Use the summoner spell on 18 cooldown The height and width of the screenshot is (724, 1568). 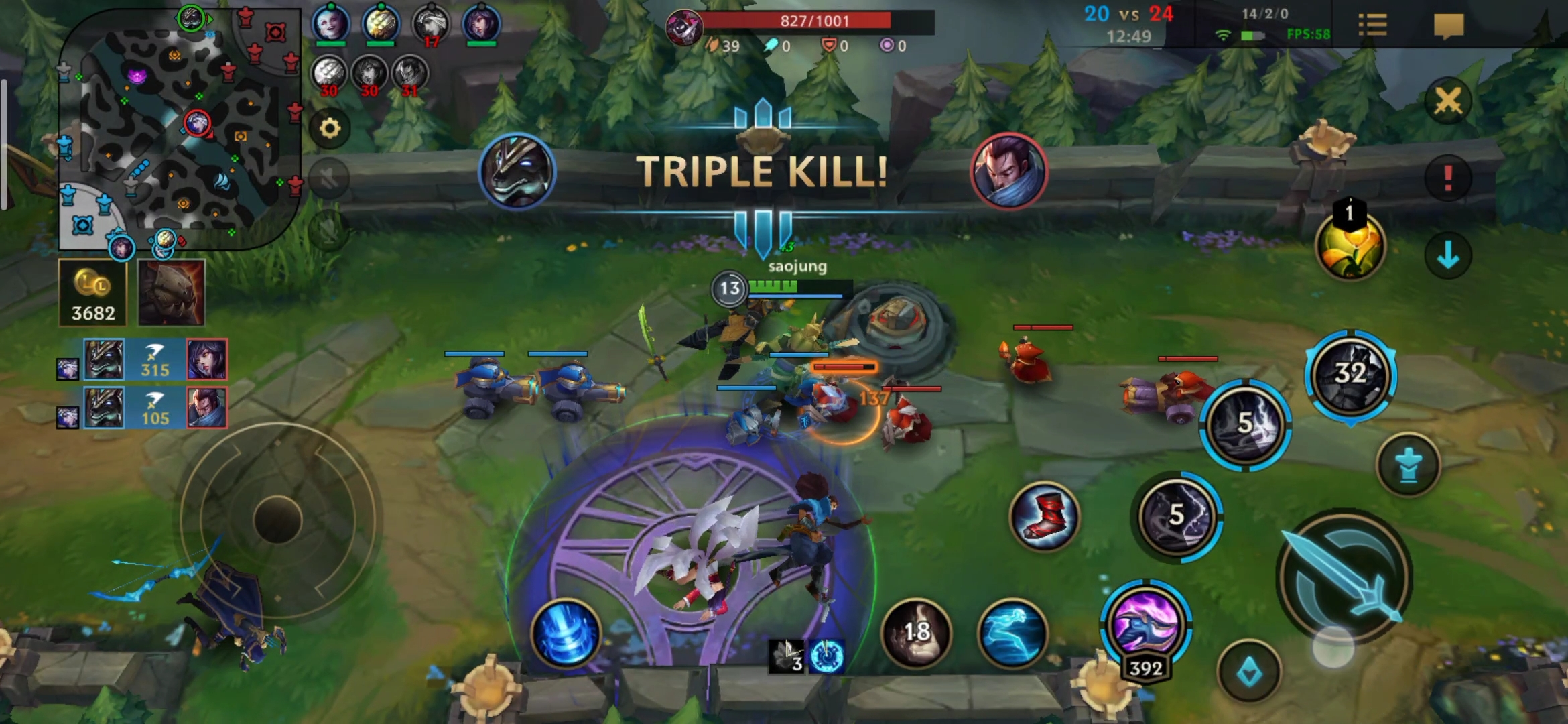(916, 632)
